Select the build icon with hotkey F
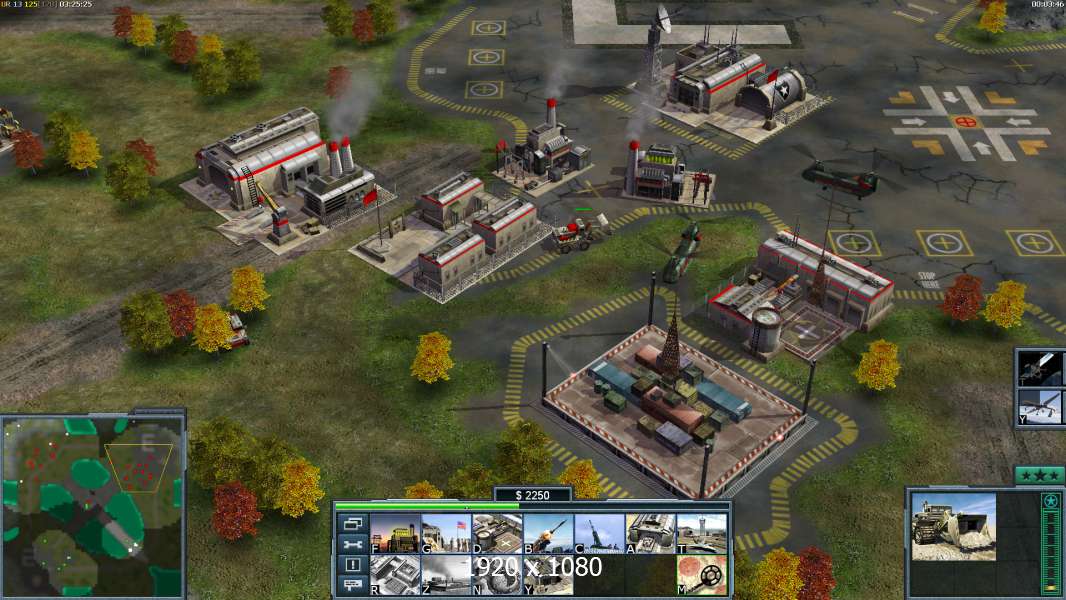This screenshot has height=600, width=1066. [x=395, y=533]
